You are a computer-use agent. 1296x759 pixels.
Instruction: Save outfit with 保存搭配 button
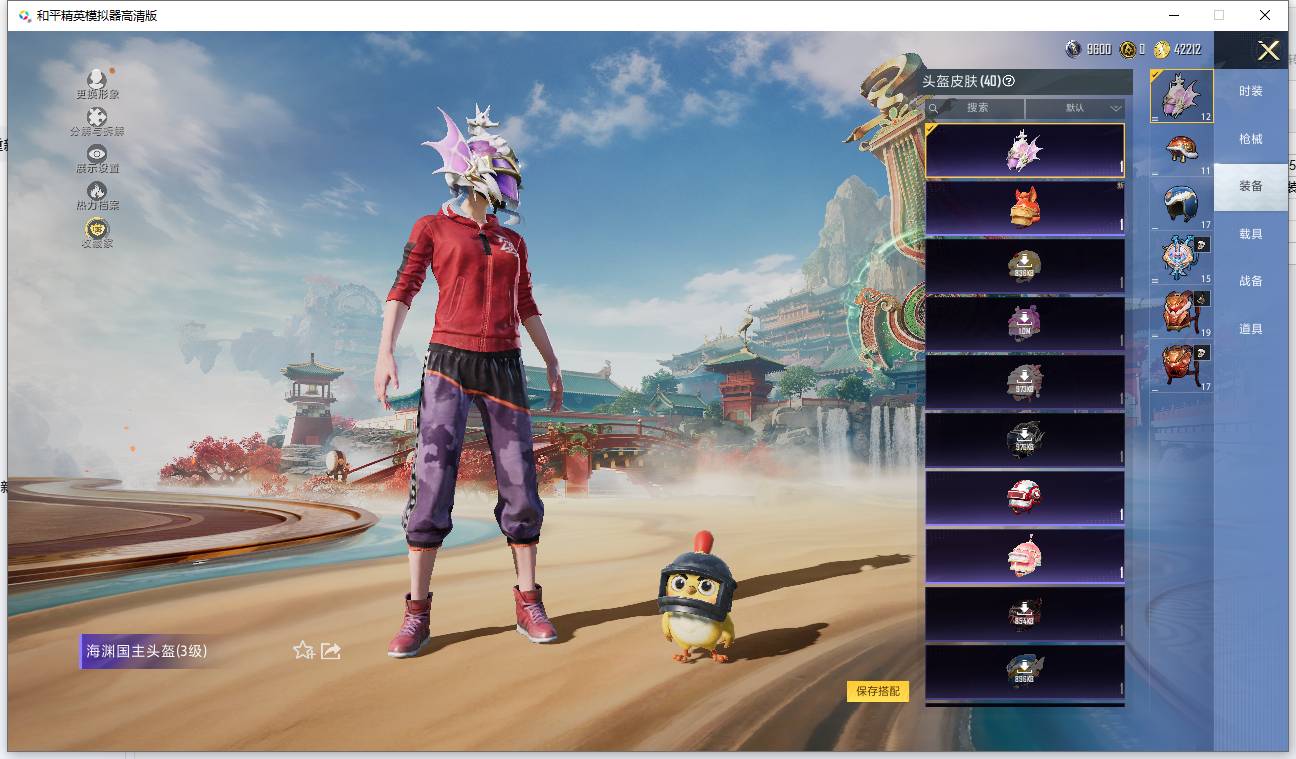878,691
